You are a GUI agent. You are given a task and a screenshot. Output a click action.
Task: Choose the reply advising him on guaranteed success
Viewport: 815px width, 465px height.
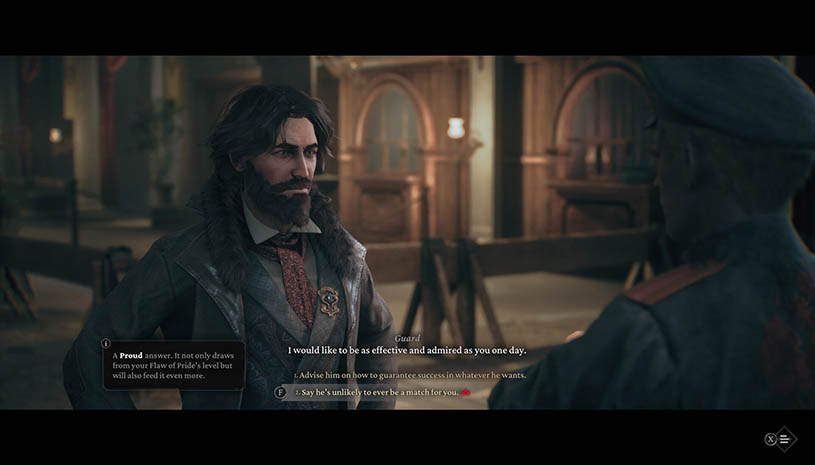413,375
